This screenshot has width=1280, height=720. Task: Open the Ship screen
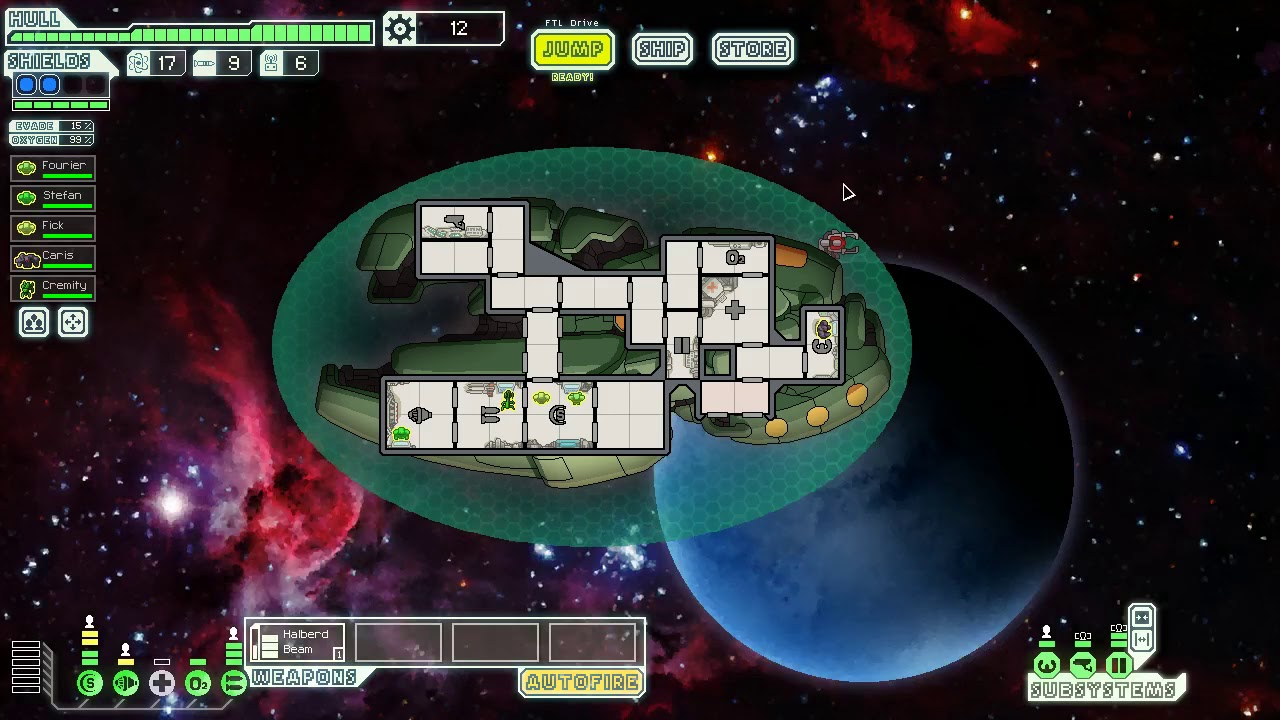pyautogui.click(x=662, y=49)
